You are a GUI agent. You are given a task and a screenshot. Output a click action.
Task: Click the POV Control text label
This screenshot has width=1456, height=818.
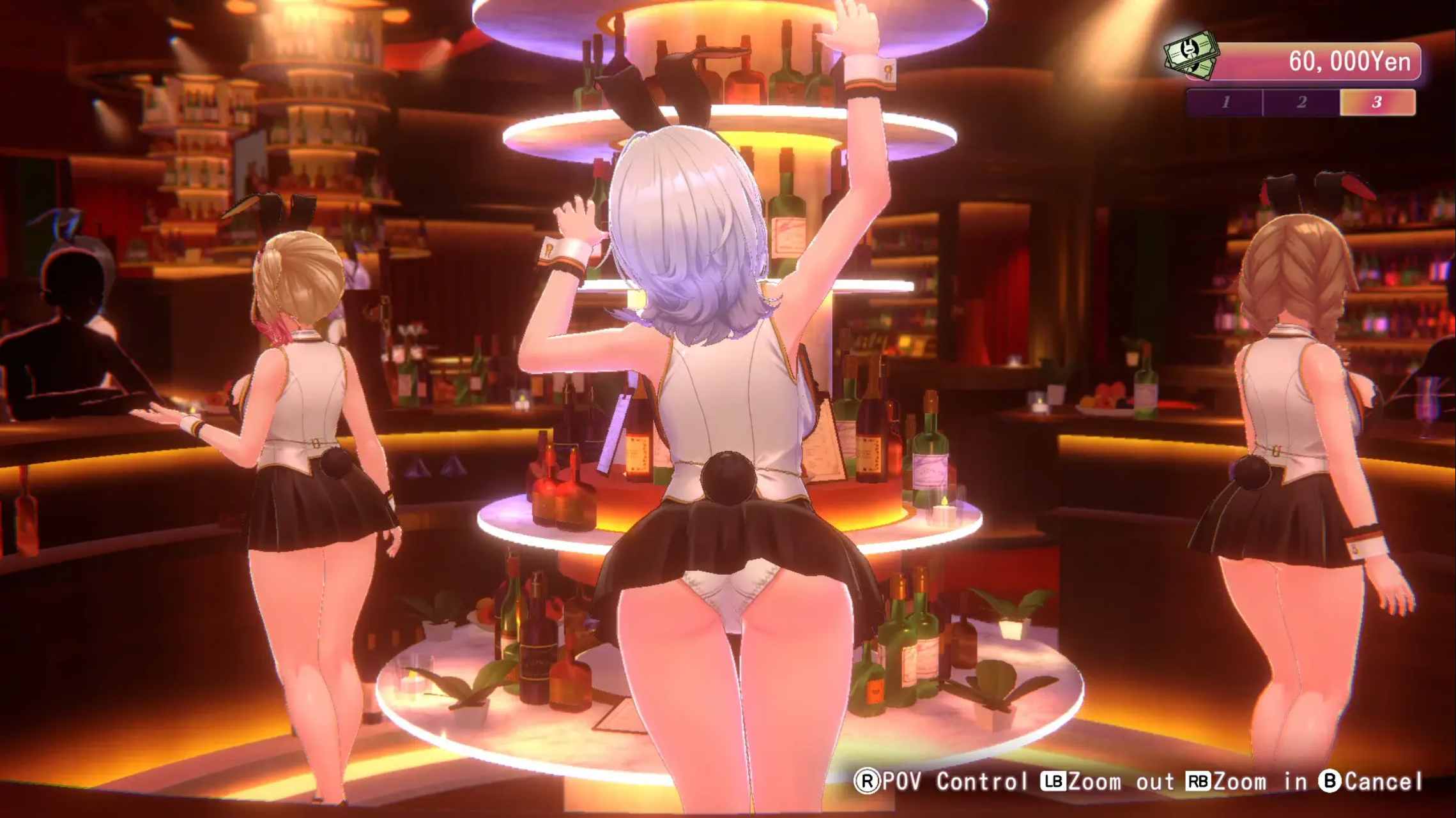coord(956,782)
